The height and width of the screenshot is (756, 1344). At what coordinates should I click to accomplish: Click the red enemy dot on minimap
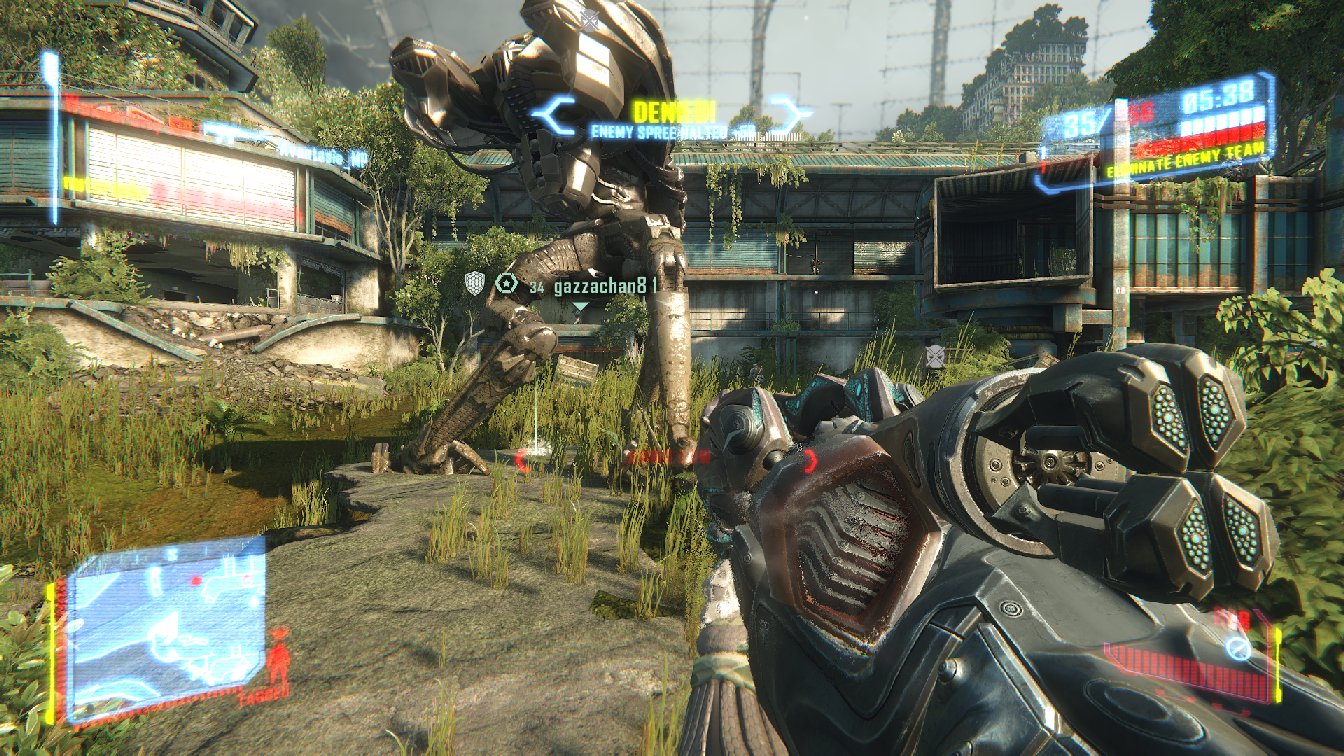[x=197, y=580]
